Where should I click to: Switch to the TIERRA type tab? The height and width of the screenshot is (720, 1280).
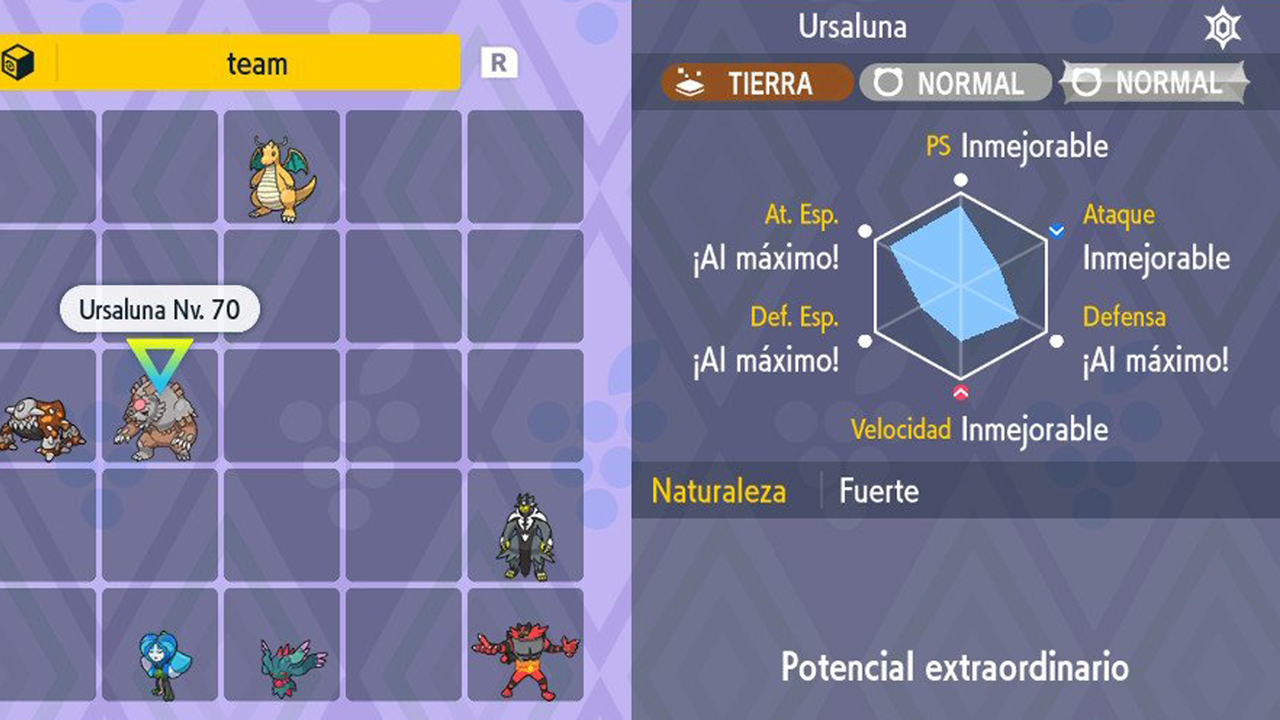tap(755, 84)
